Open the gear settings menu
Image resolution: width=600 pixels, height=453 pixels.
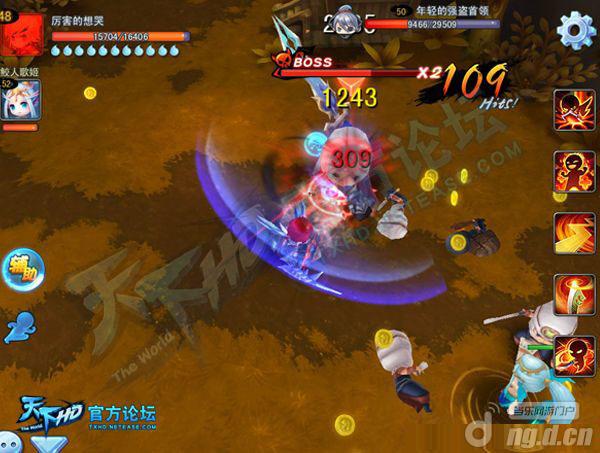[576, 30]
